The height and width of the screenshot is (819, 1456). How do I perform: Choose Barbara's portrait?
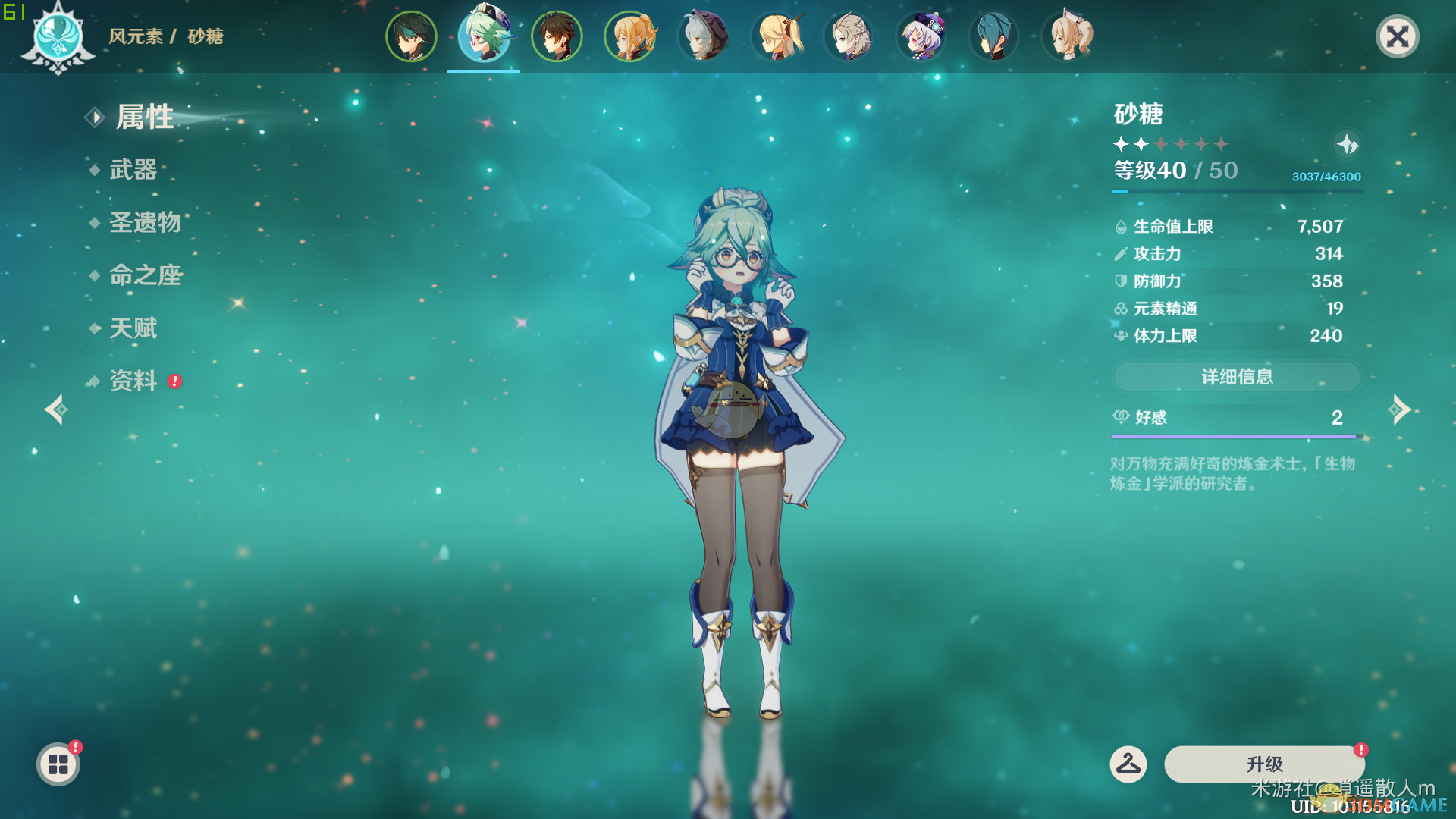pyautogui.click(x=1066, y=36)
